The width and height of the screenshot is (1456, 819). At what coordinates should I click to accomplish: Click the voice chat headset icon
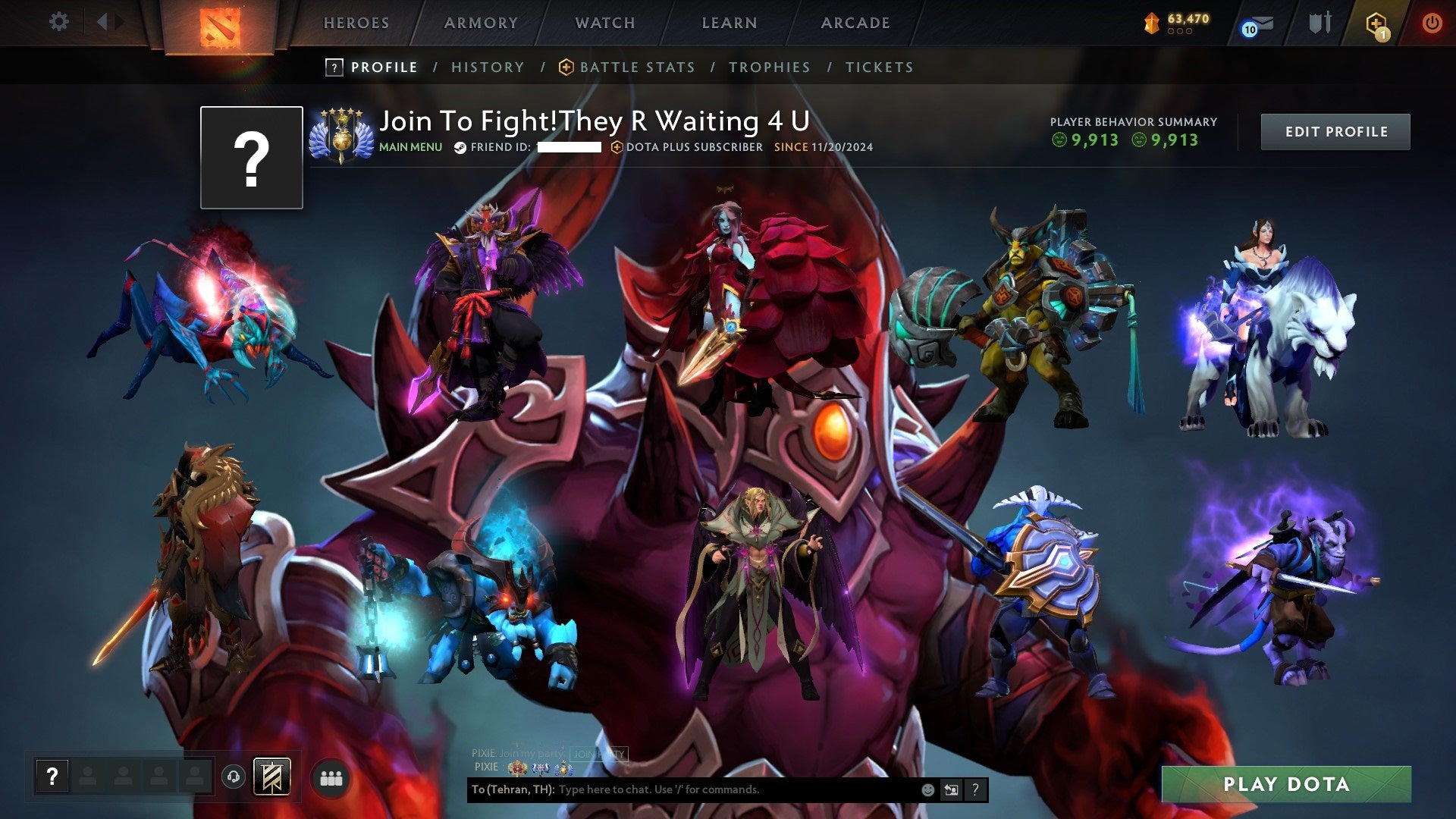(235, 777)
